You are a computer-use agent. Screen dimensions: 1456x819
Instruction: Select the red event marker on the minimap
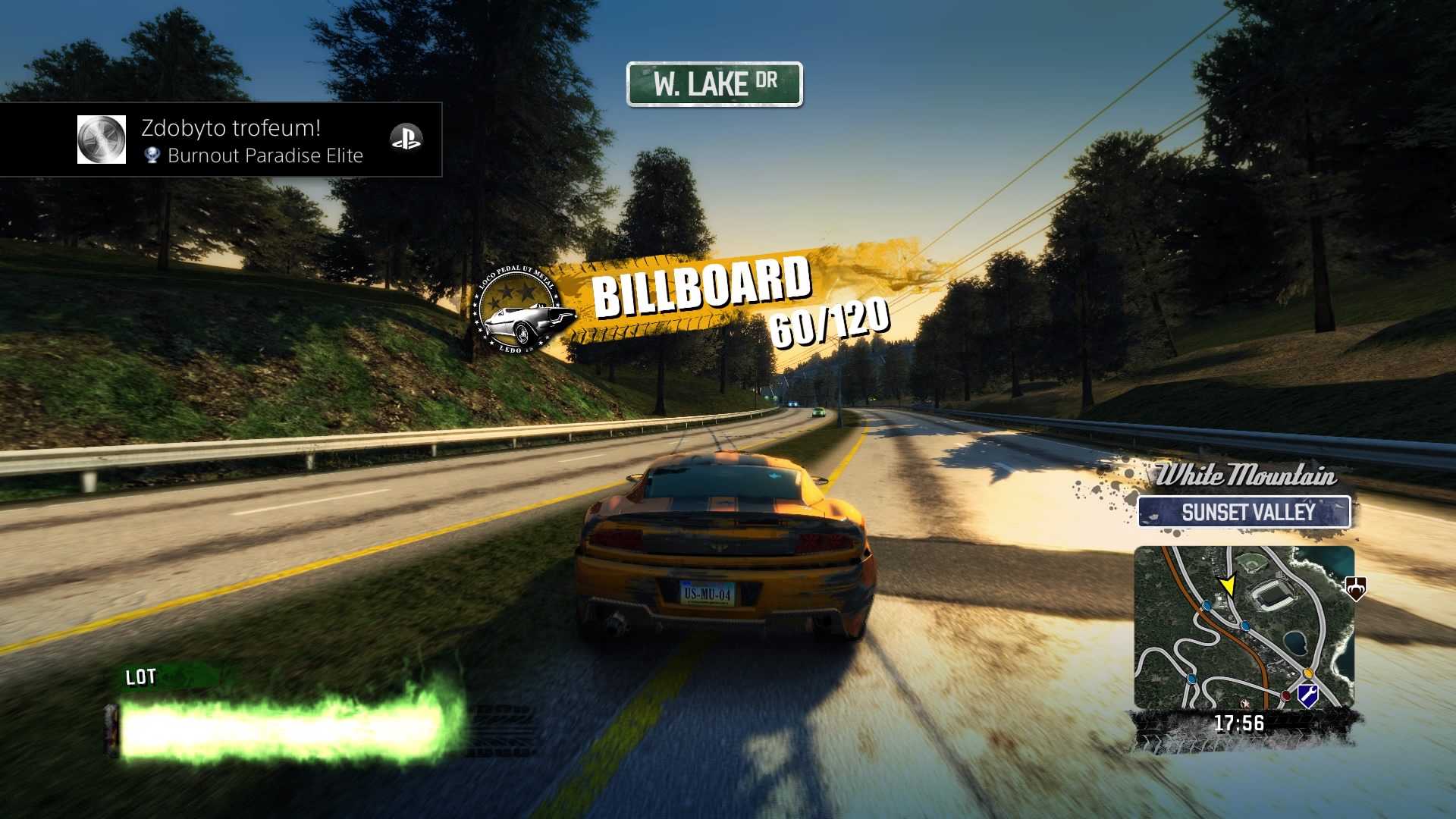click(1286, 695)
